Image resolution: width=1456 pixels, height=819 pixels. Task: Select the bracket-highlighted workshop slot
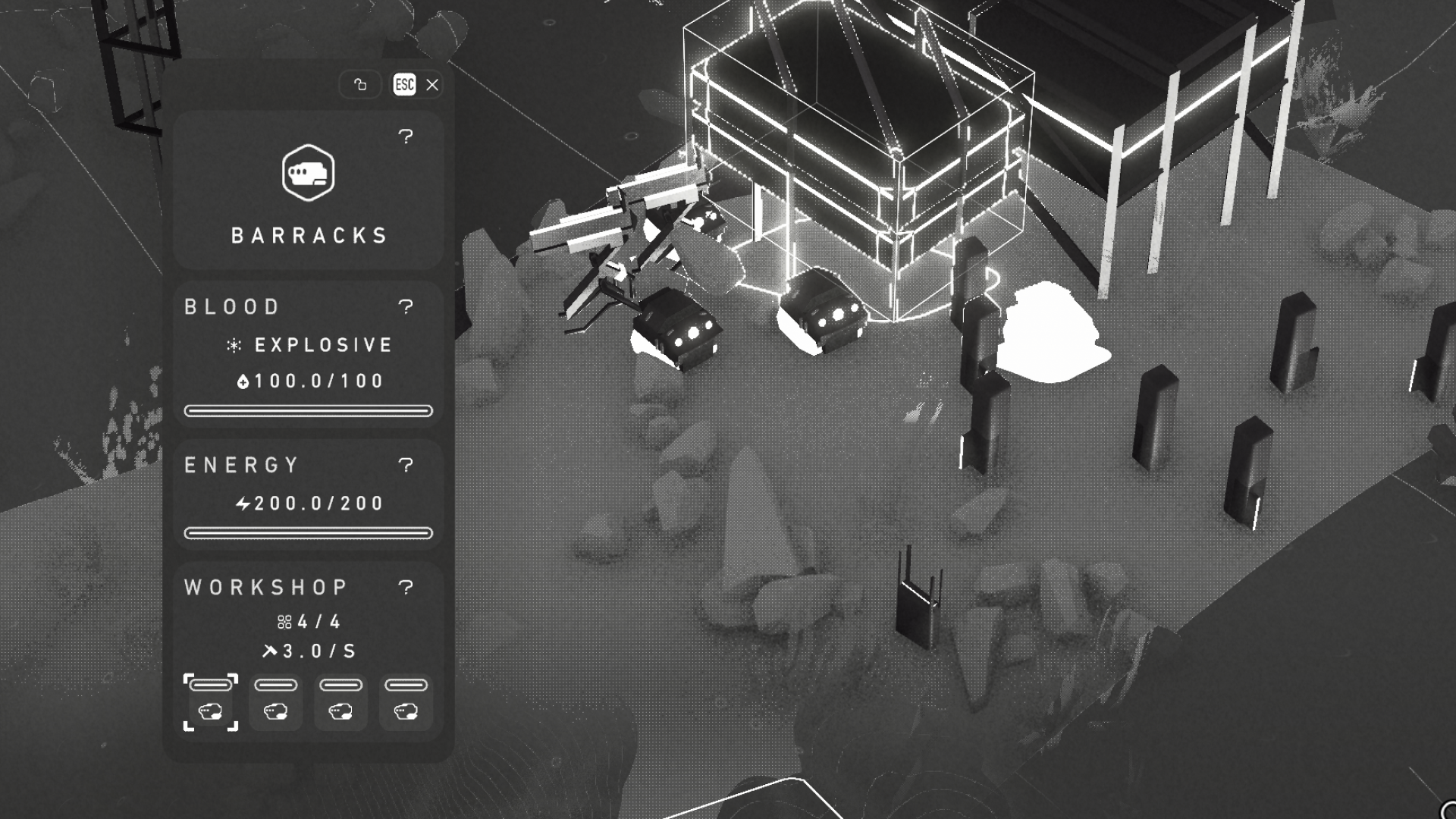coord(211,702)
